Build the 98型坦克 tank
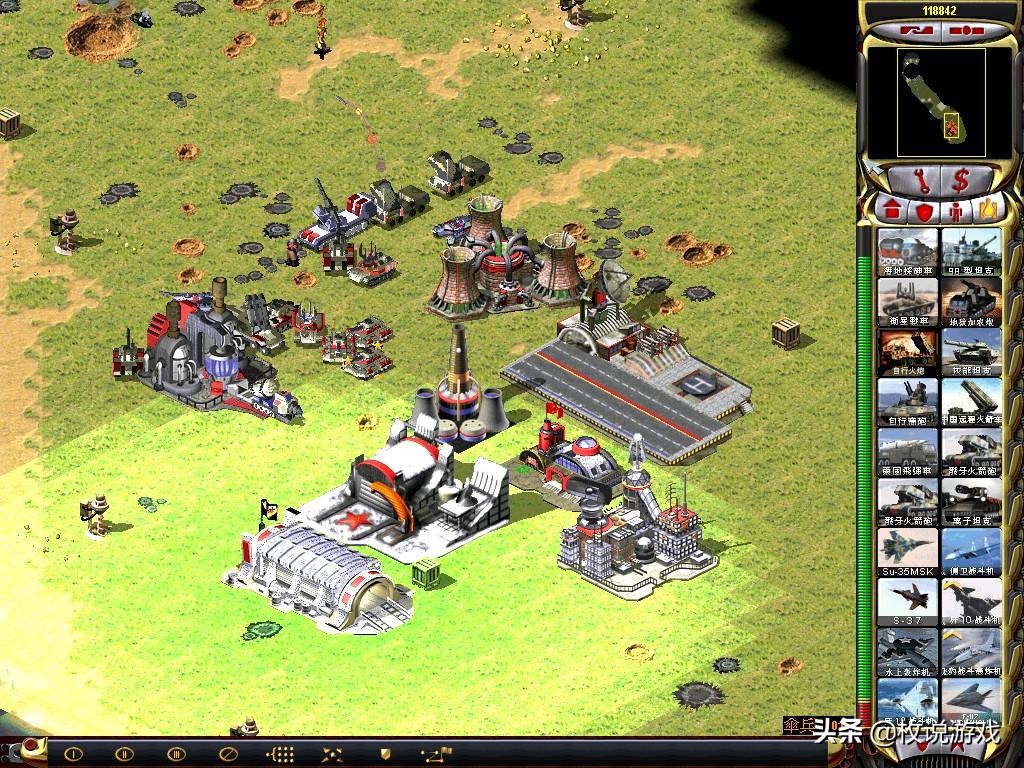 click(971, 251)
